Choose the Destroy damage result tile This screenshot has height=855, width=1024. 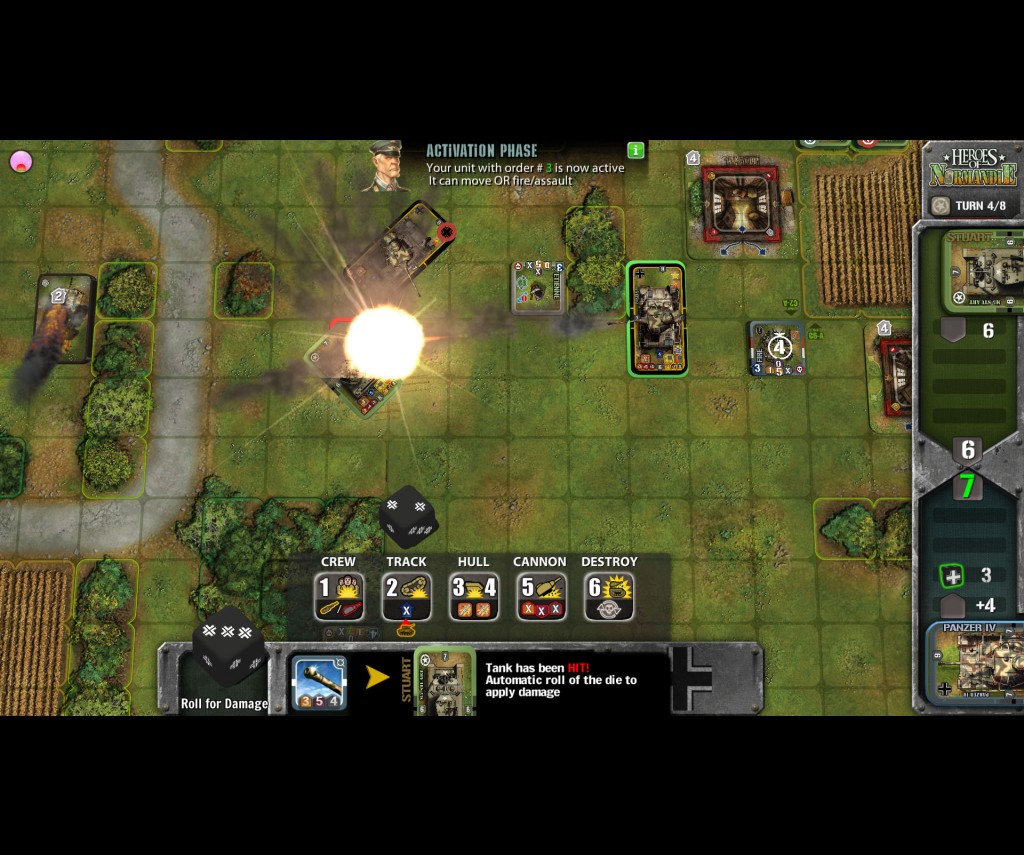pyautogui.click(x=609, y=596)
